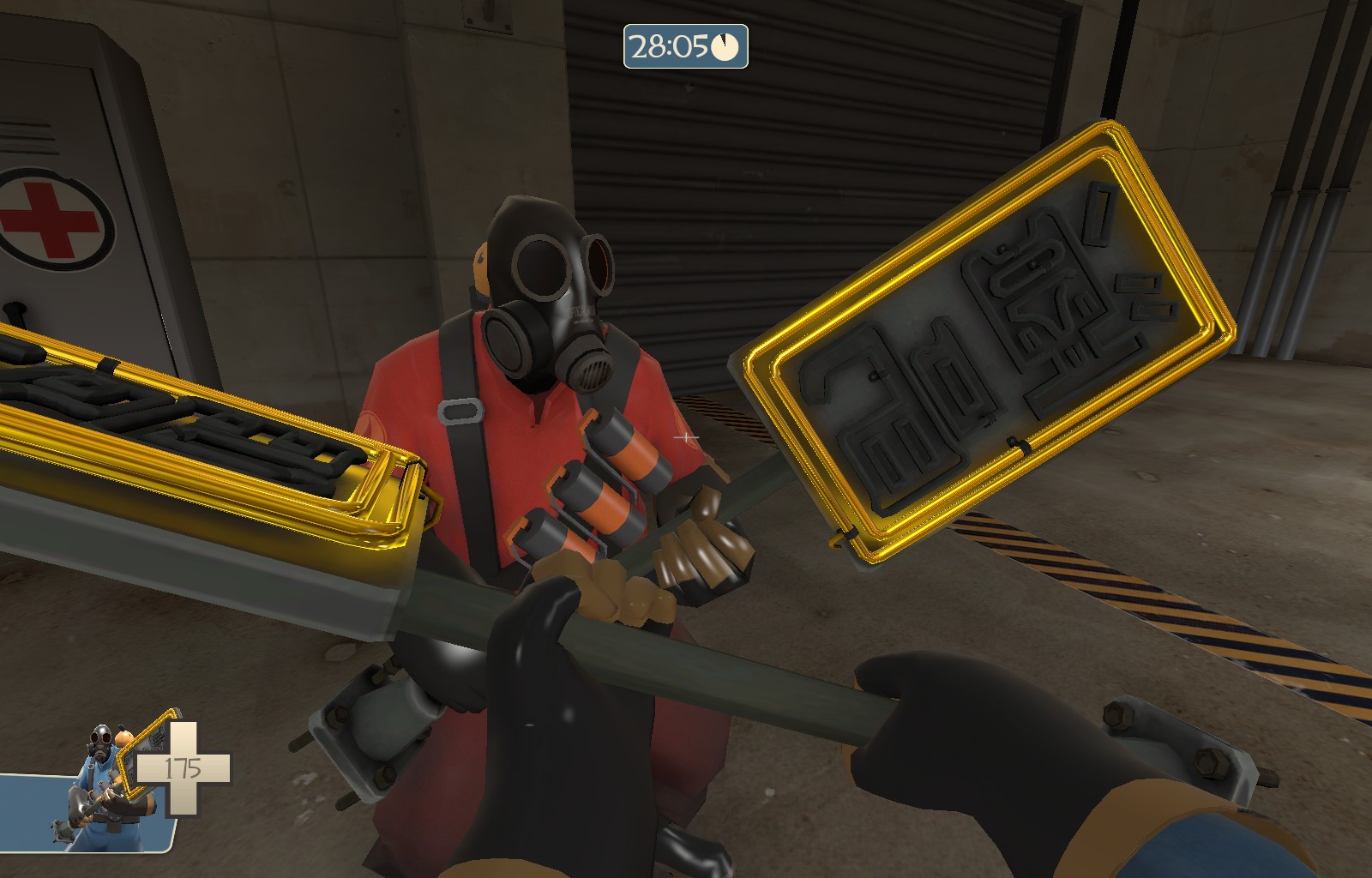The image size is (1372, 878).
Task: Click the strap buckle on Pyro's chest harness
Action: [460, 412]
